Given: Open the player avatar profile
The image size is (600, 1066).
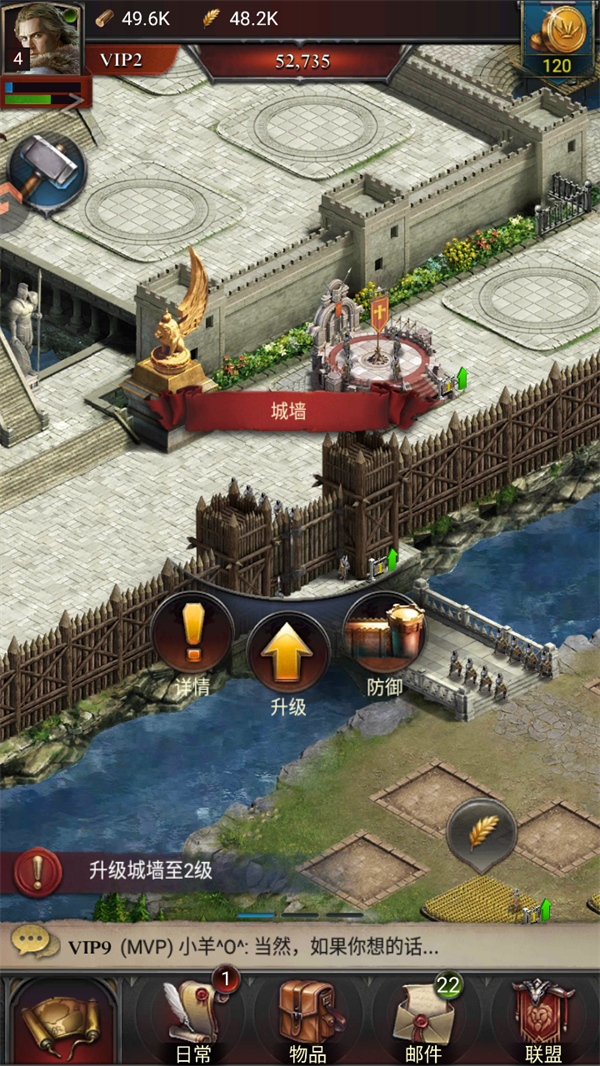Looking at the screenshot, I should coord(42,36).
